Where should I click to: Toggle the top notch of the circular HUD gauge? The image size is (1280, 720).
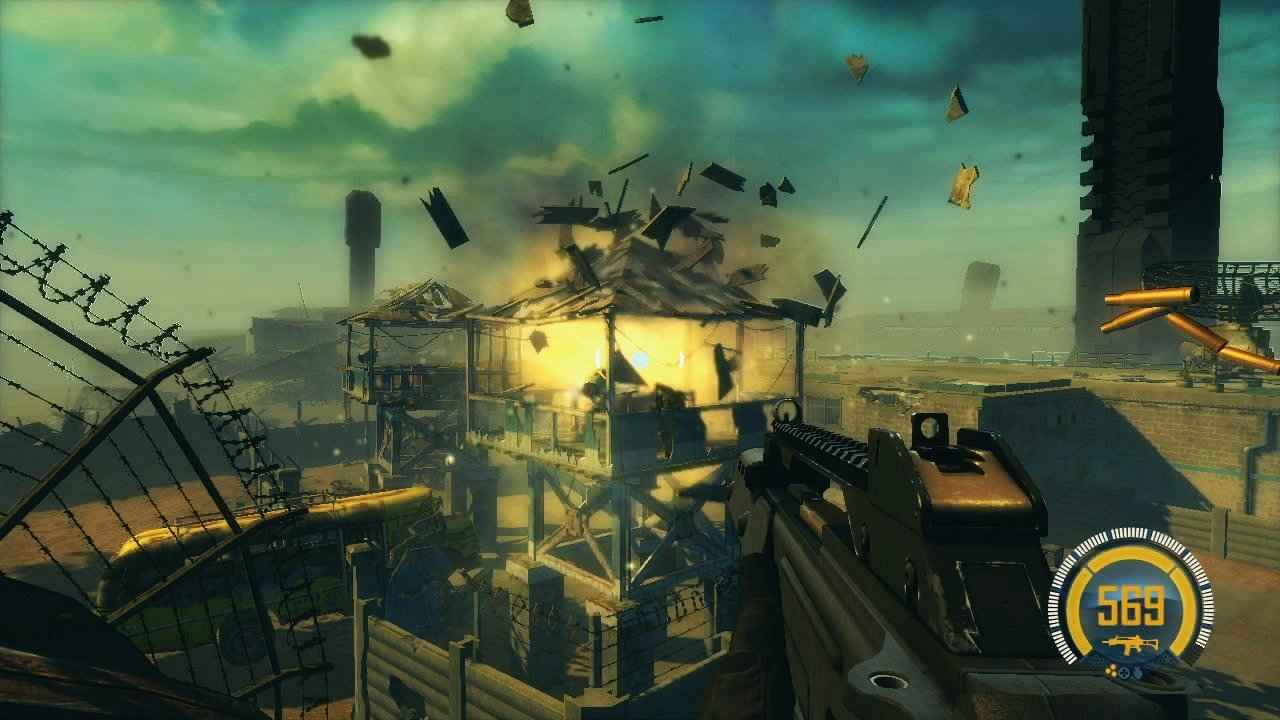[x=1131, y=533]
